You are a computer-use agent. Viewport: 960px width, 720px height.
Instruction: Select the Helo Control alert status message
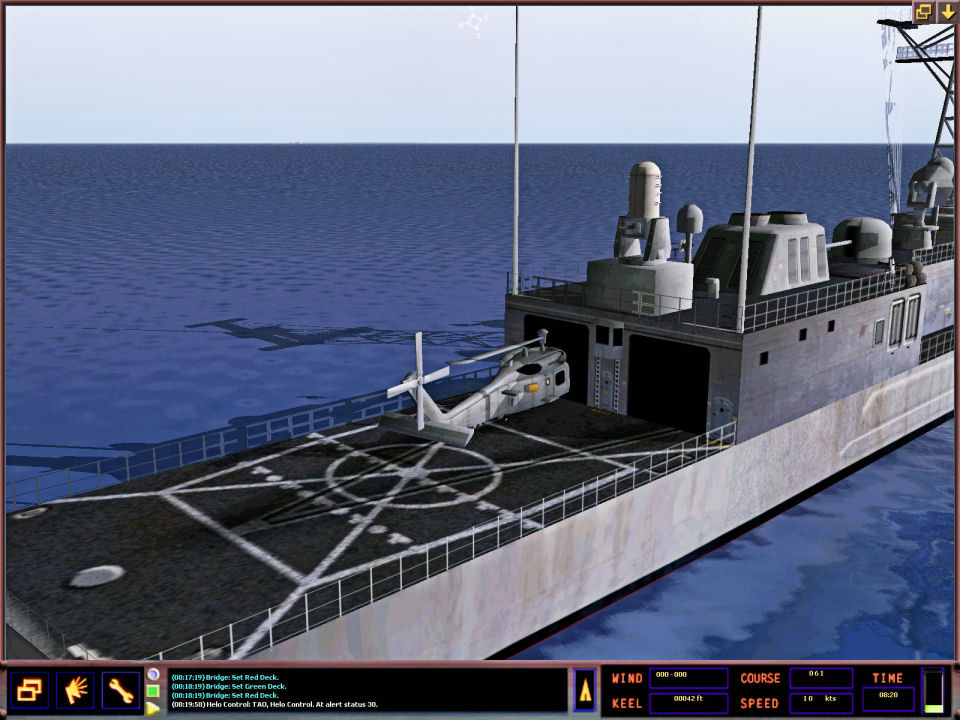(275, 704)
